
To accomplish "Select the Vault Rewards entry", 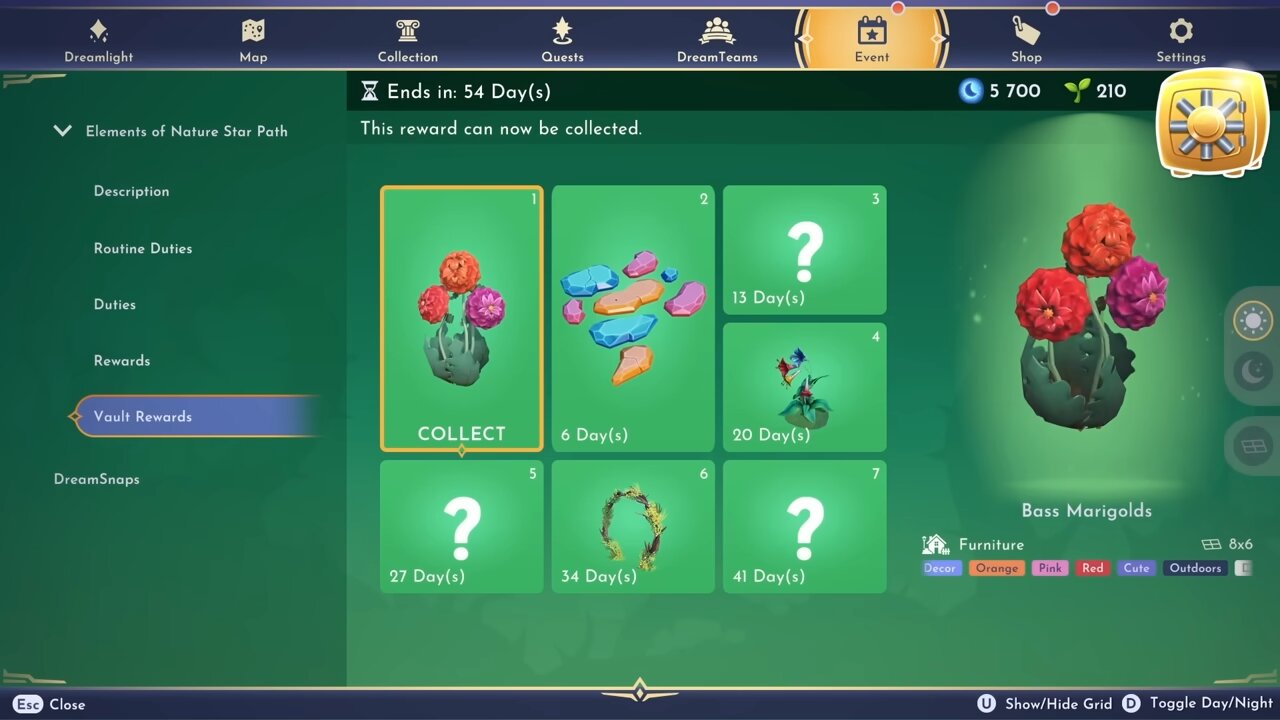I will tap(143, 417).
